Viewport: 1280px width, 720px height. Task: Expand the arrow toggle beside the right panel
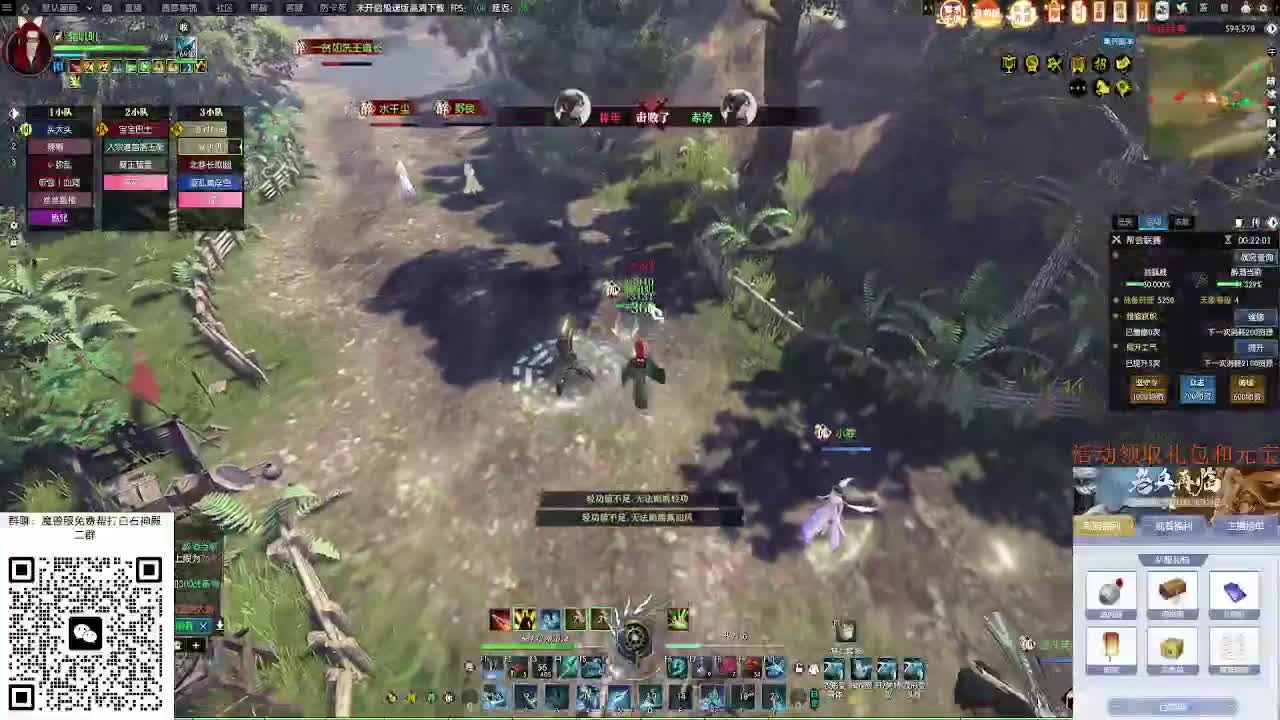[1272, 222]
